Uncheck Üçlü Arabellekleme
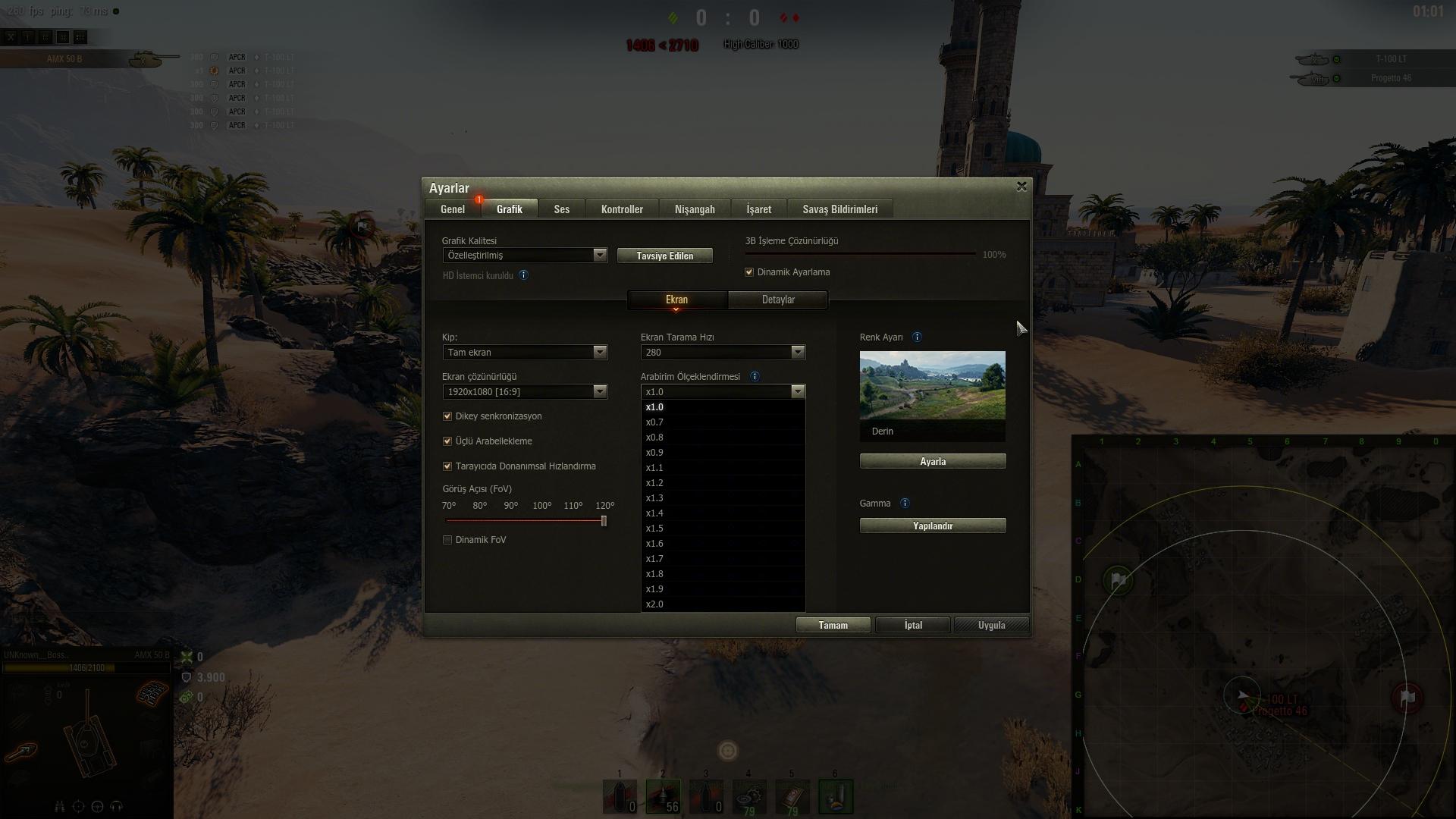The height and width of the screenshot is (819, 1456). [447, 441]
